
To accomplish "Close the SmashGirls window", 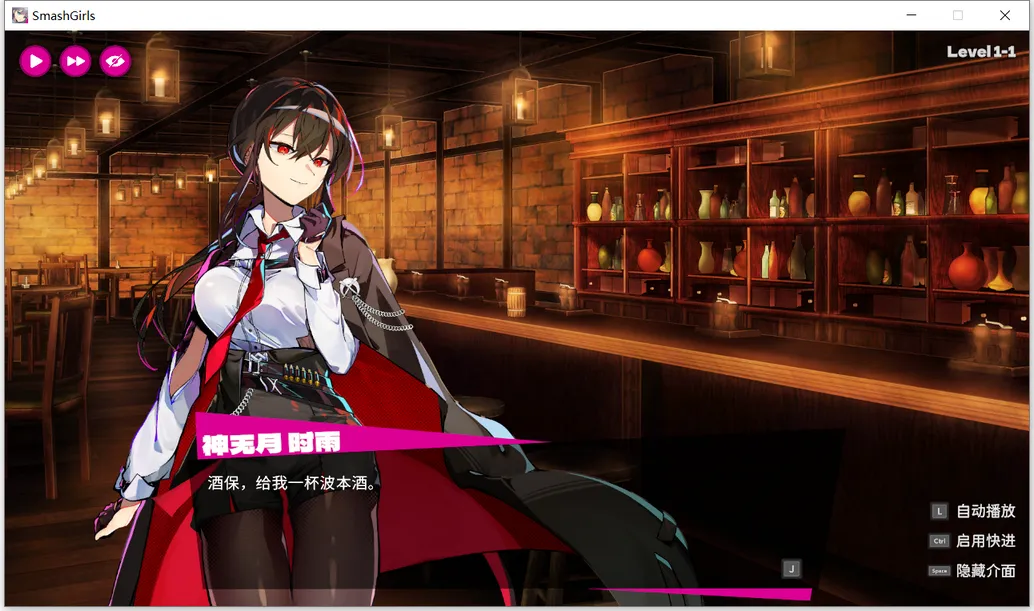I will (x=1005, y=15).
